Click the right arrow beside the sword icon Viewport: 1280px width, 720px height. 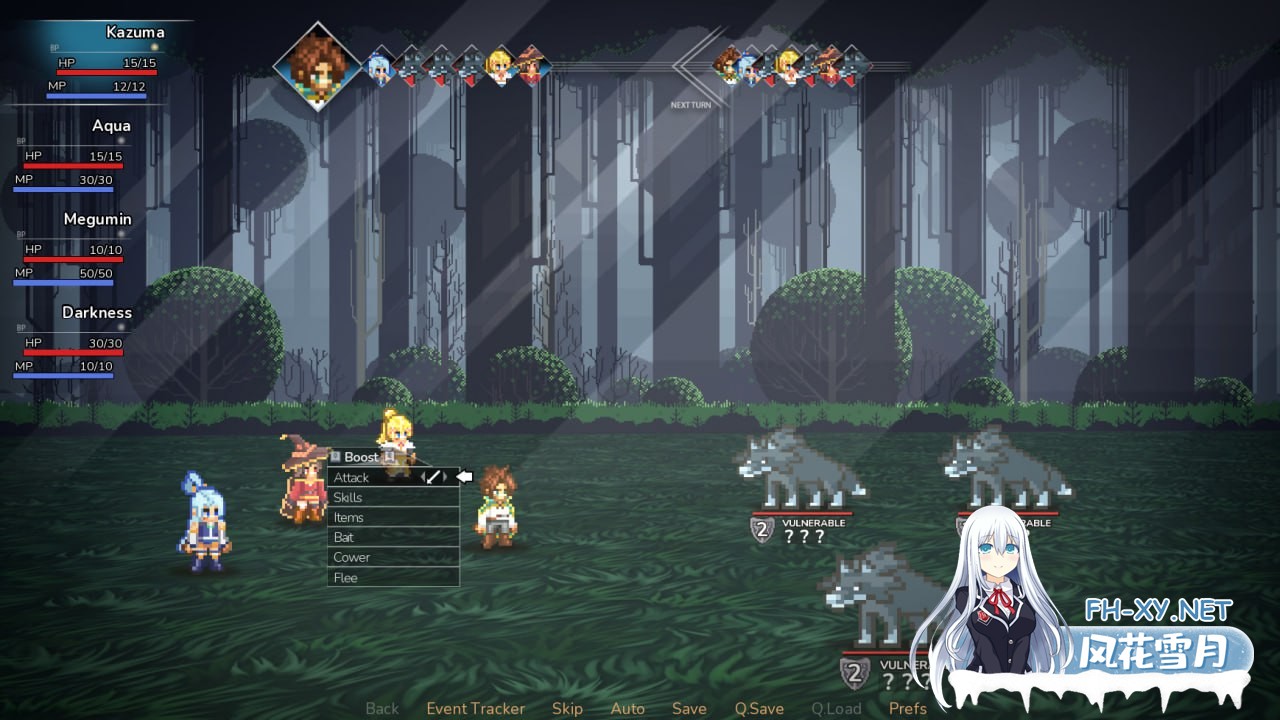pos(445,477)
